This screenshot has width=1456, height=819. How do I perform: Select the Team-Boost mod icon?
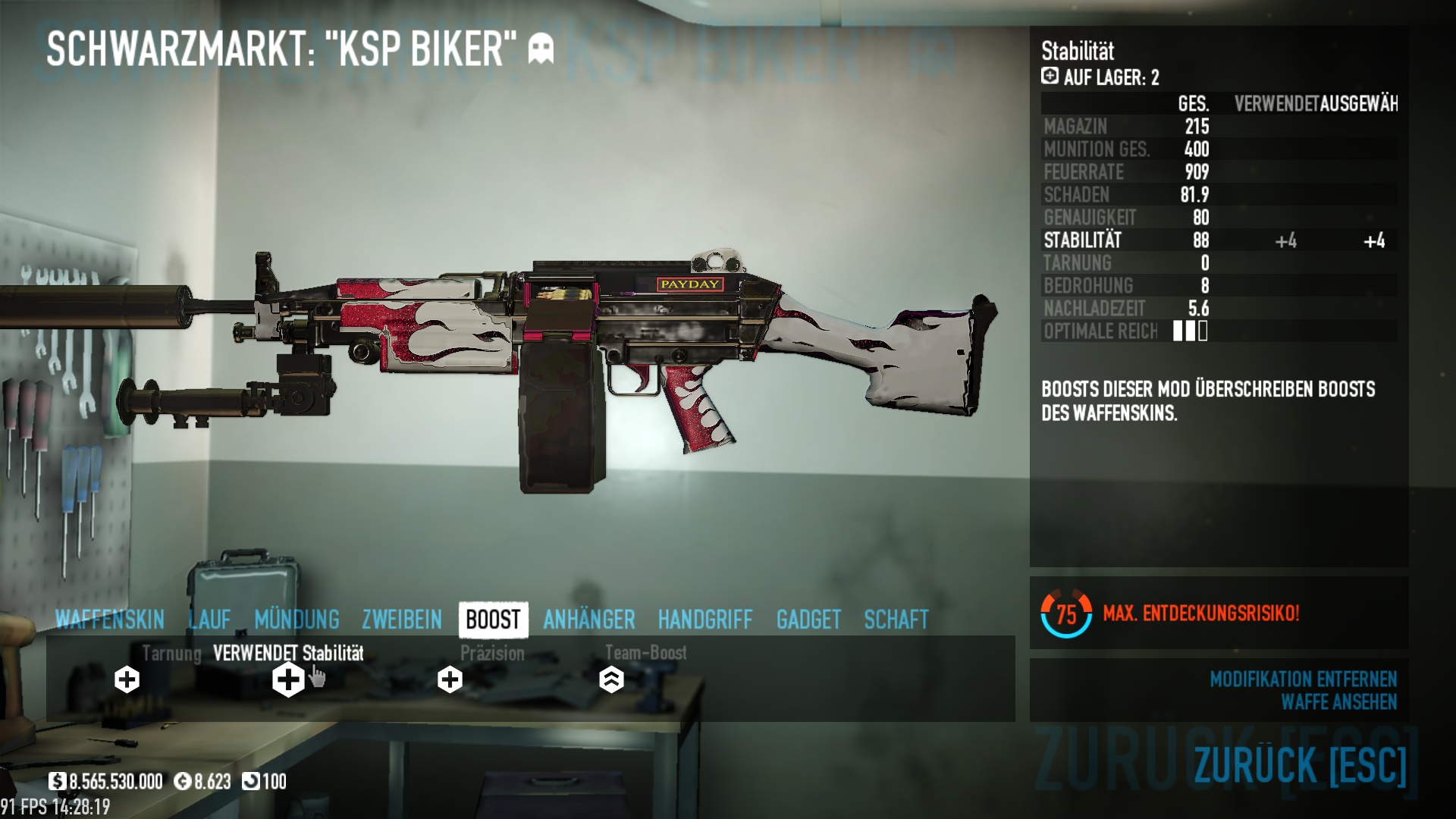tap(611, 679)
